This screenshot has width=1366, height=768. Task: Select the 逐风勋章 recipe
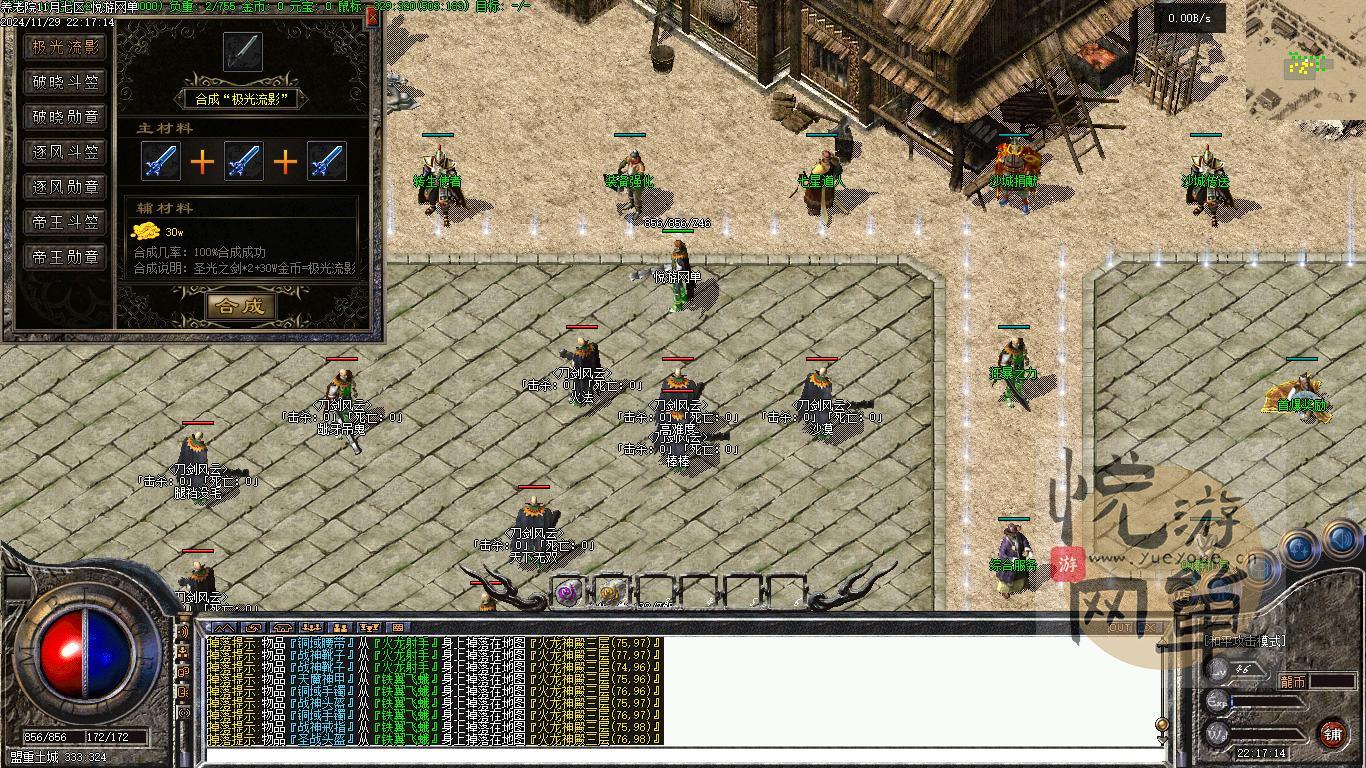tap(66, 187)
